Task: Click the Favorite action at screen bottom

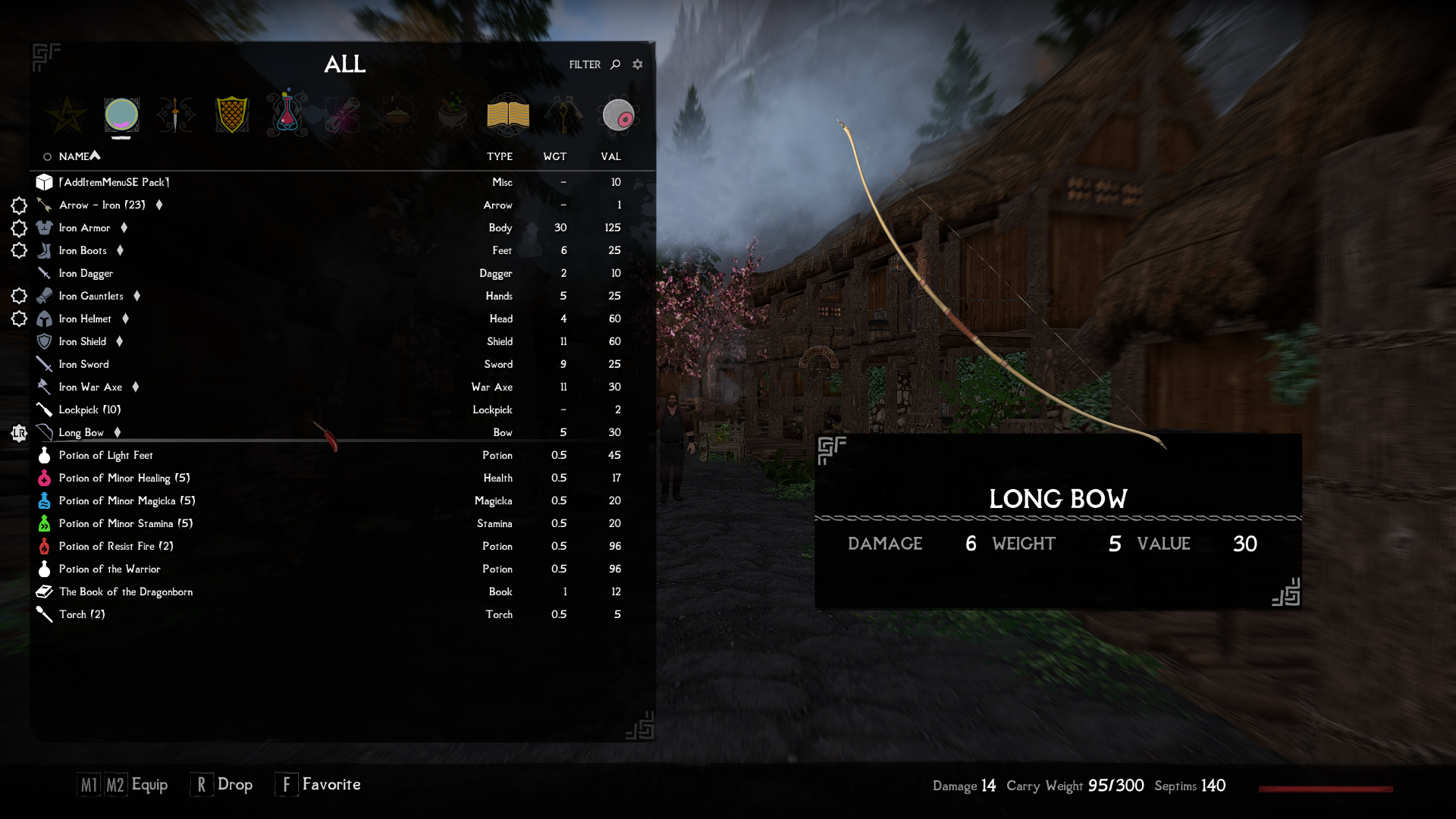Action: click(x=331, y=784)
